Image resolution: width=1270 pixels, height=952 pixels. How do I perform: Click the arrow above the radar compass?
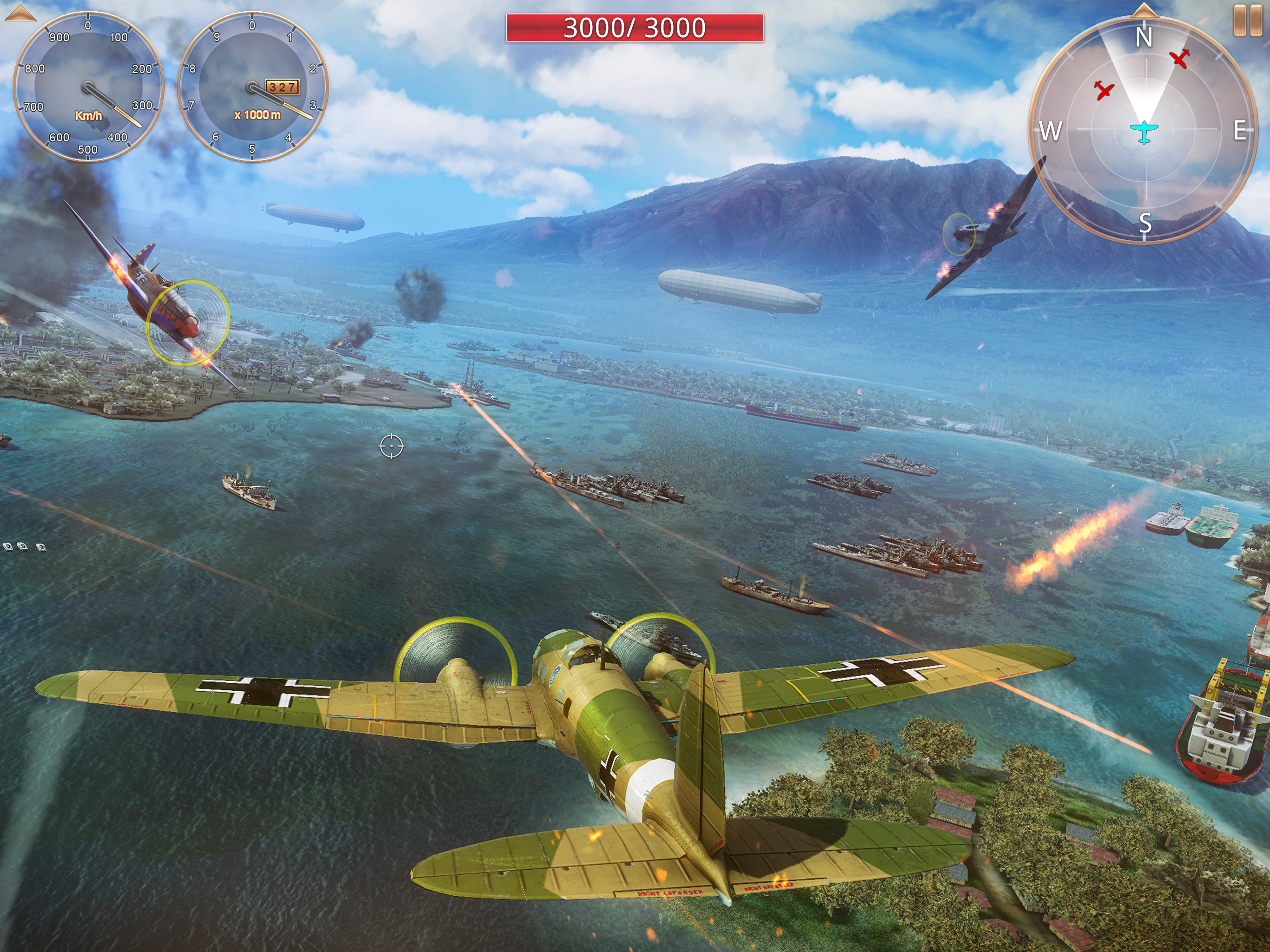[x=1144, y=10]
